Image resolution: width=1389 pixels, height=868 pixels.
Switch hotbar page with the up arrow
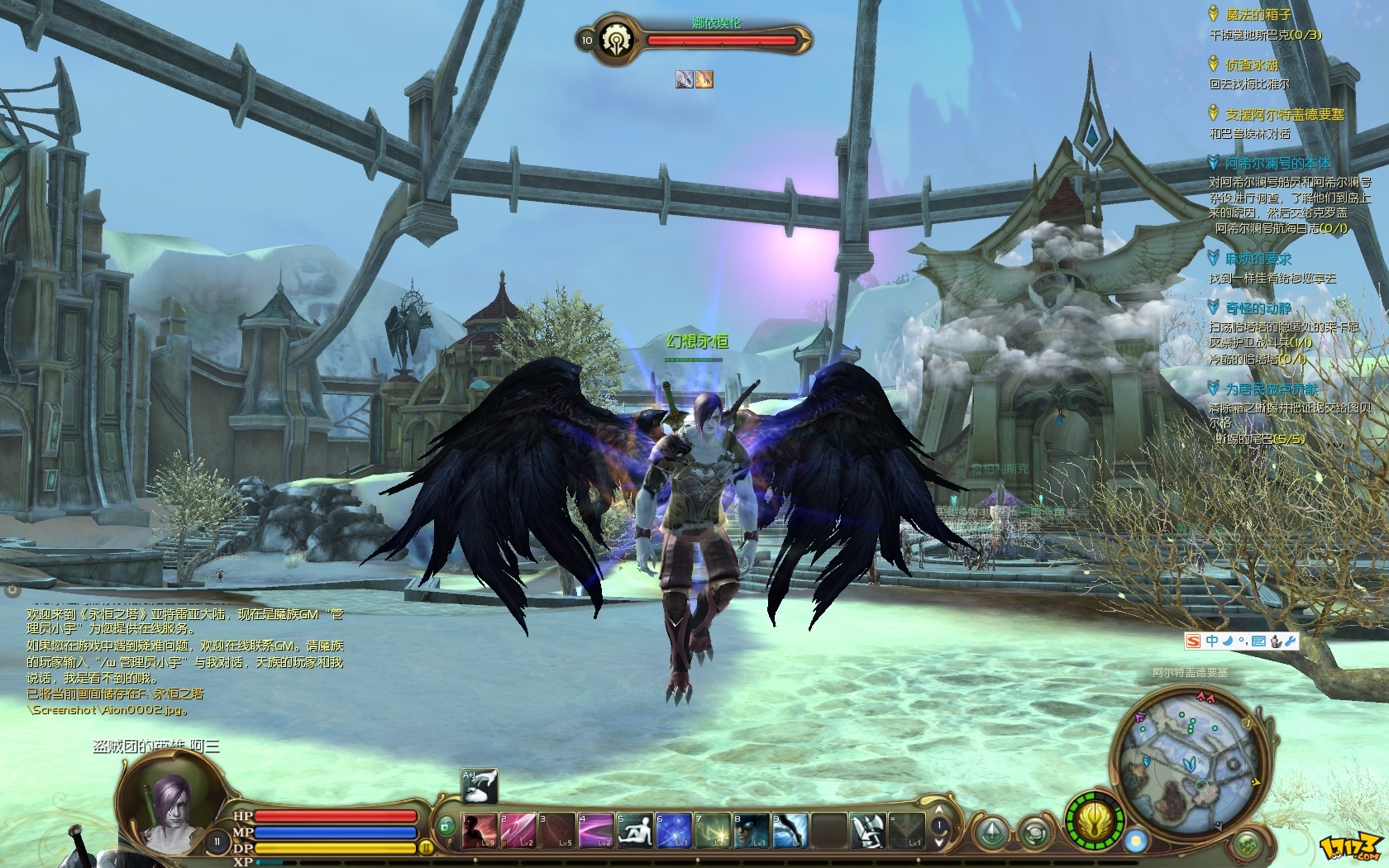click(939, 809)
